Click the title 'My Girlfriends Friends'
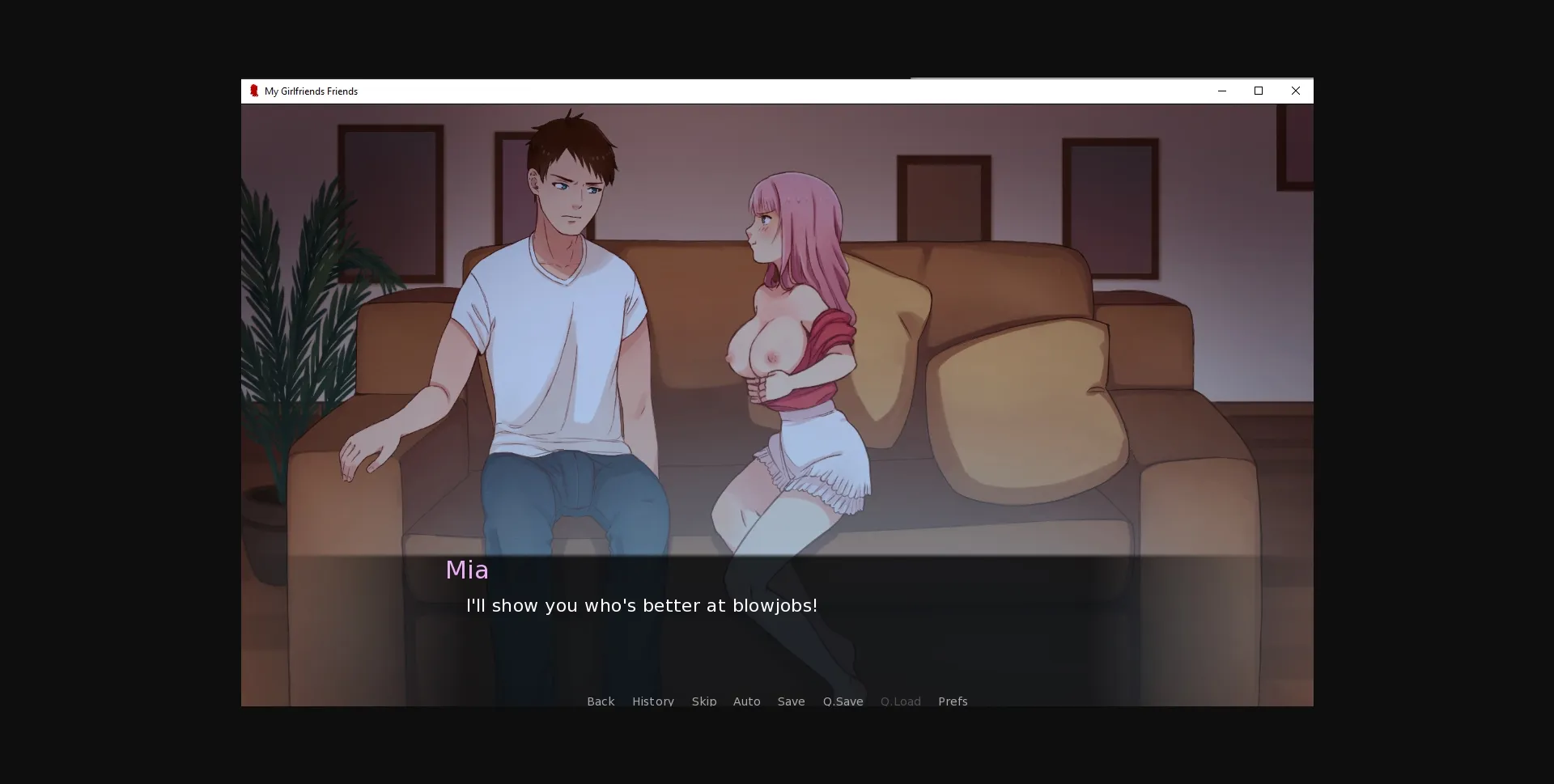Viewport: 1554px width, 784px height. pyautogui.click(x=312, y=91)
